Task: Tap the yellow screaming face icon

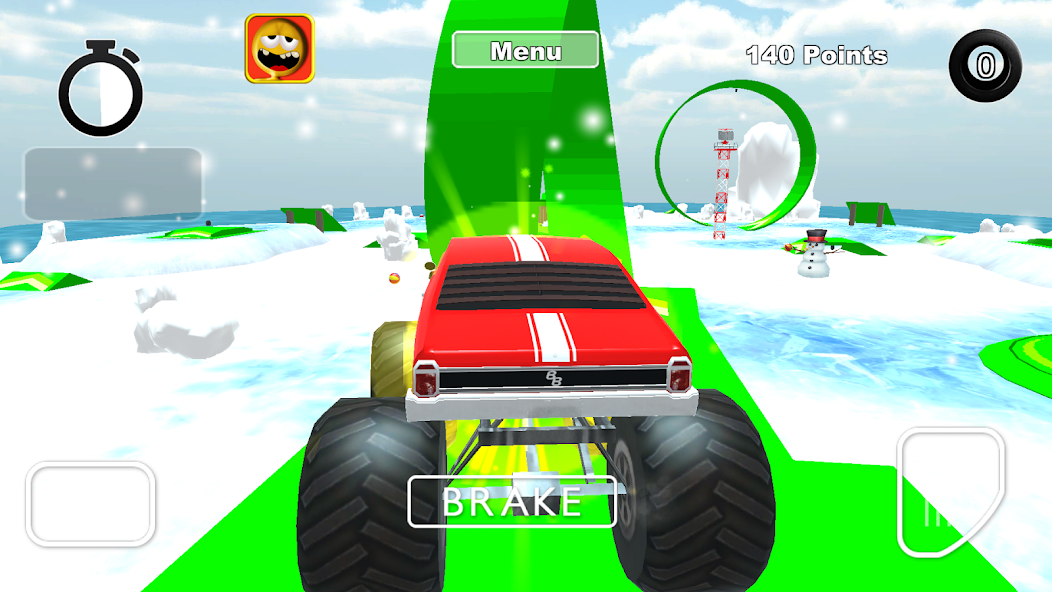Action: 280,48
